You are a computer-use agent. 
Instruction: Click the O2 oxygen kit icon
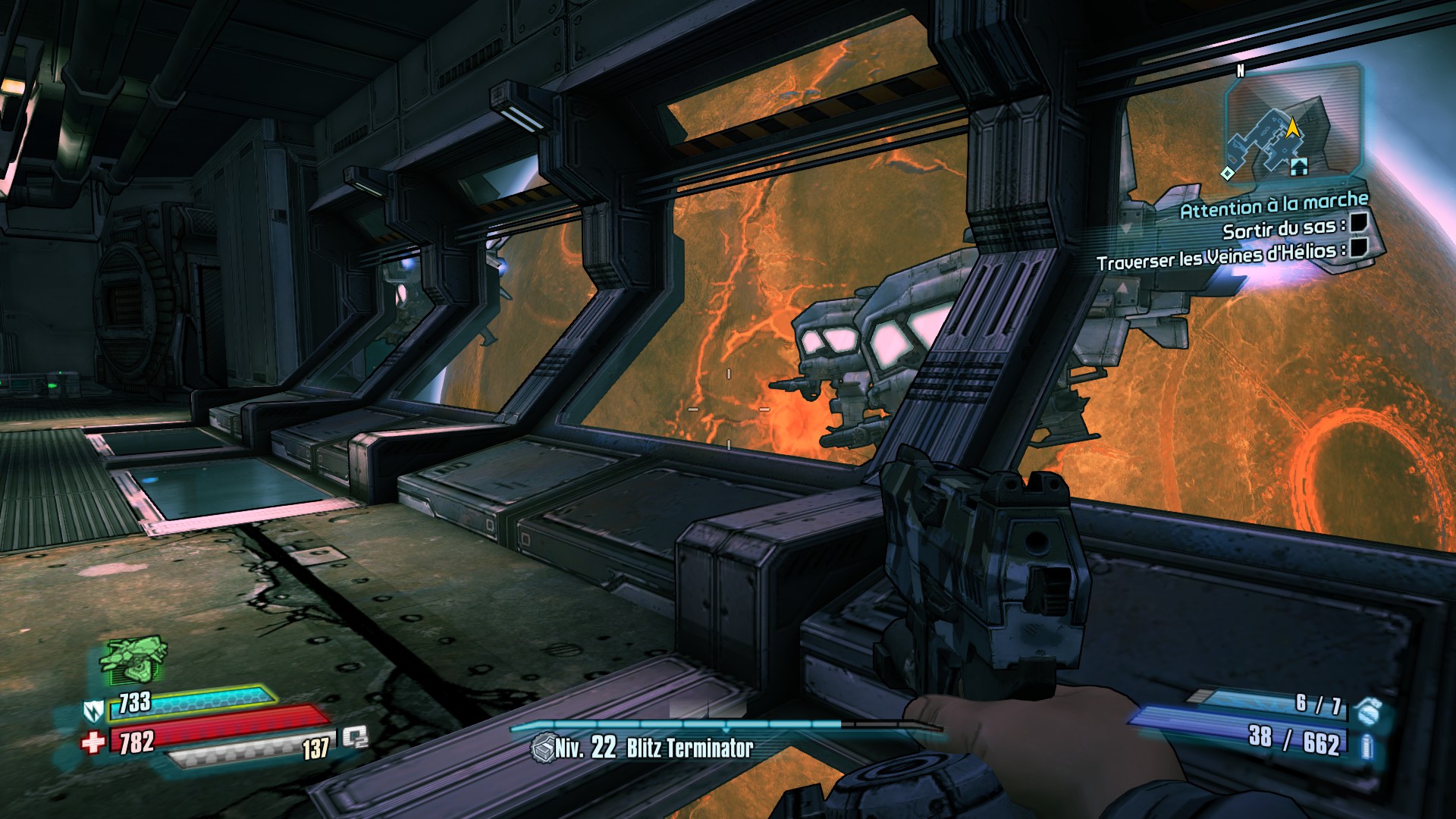pos(355,737)
